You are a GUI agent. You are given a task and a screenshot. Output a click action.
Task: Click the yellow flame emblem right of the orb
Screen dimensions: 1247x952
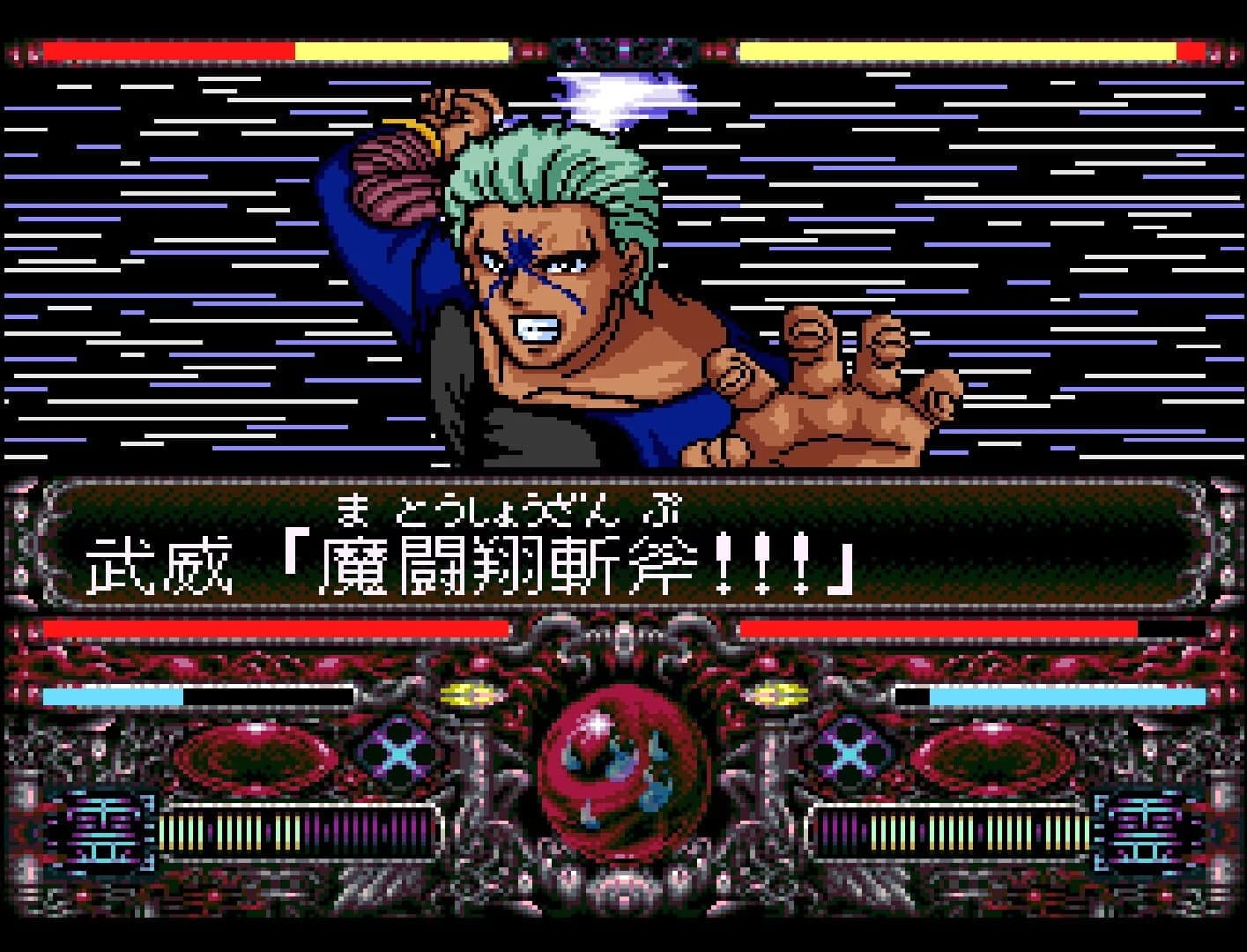[x=776, y=694]
